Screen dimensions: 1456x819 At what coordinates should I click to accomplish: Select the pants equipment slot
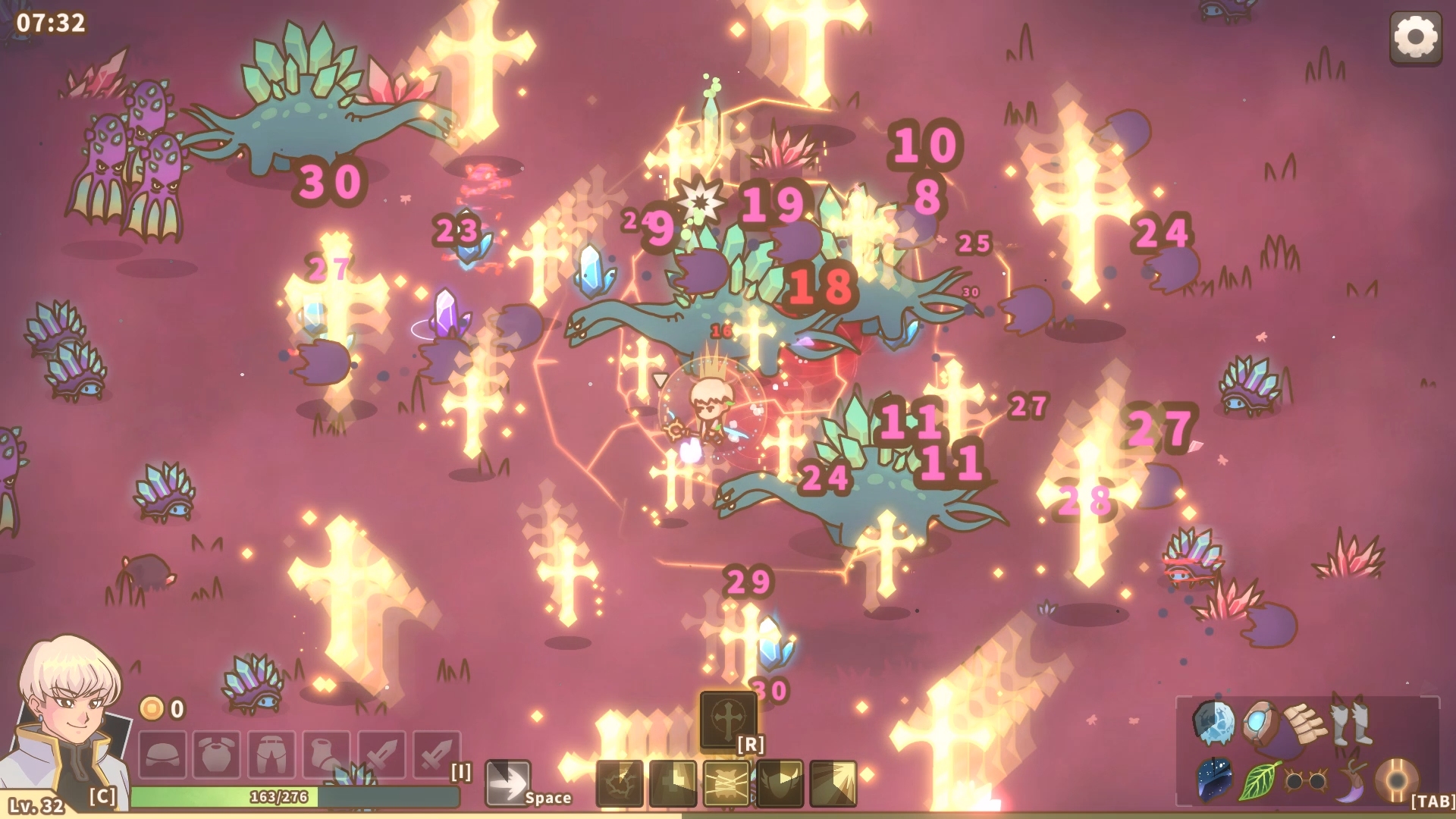[271, 755]
